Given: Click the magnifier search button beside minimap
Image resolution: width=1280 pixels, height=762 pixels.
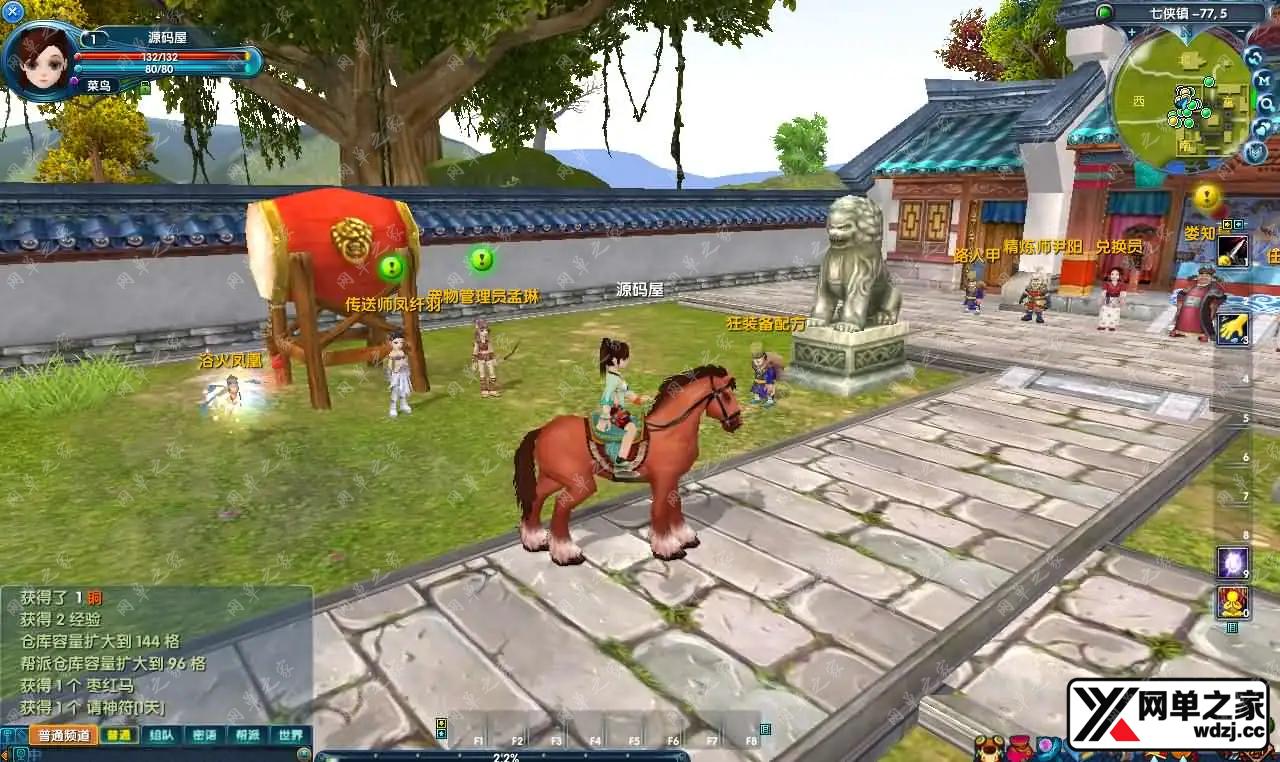Looking at the screenshot, I should coord(1266,103).
